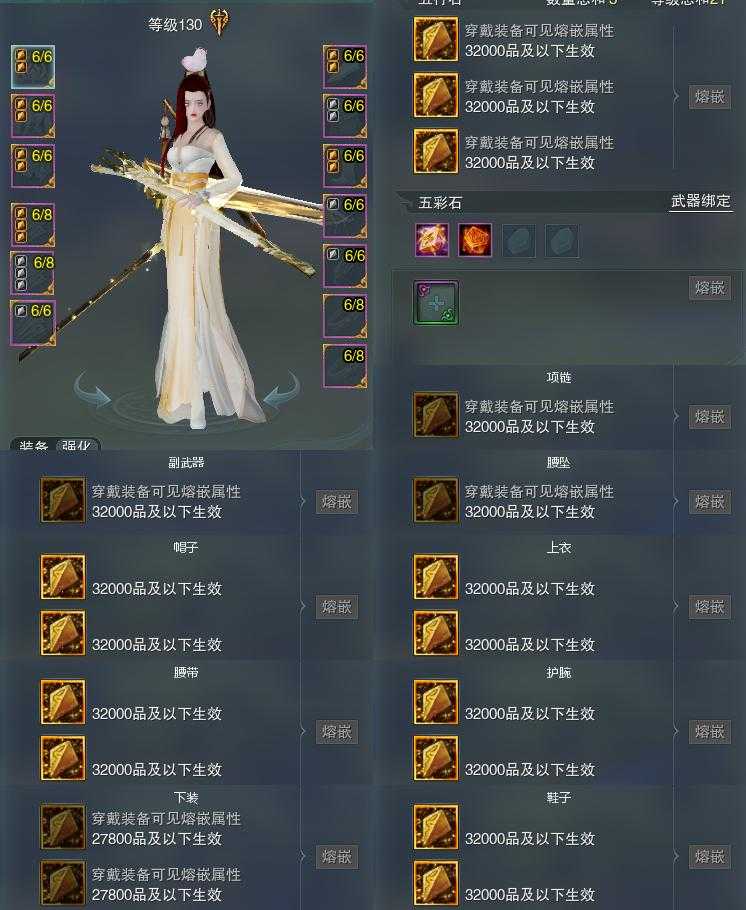746x910 pixels.
Task: Select 熔嵌 for the 护腕 bracers
Action: click(709, 732)
